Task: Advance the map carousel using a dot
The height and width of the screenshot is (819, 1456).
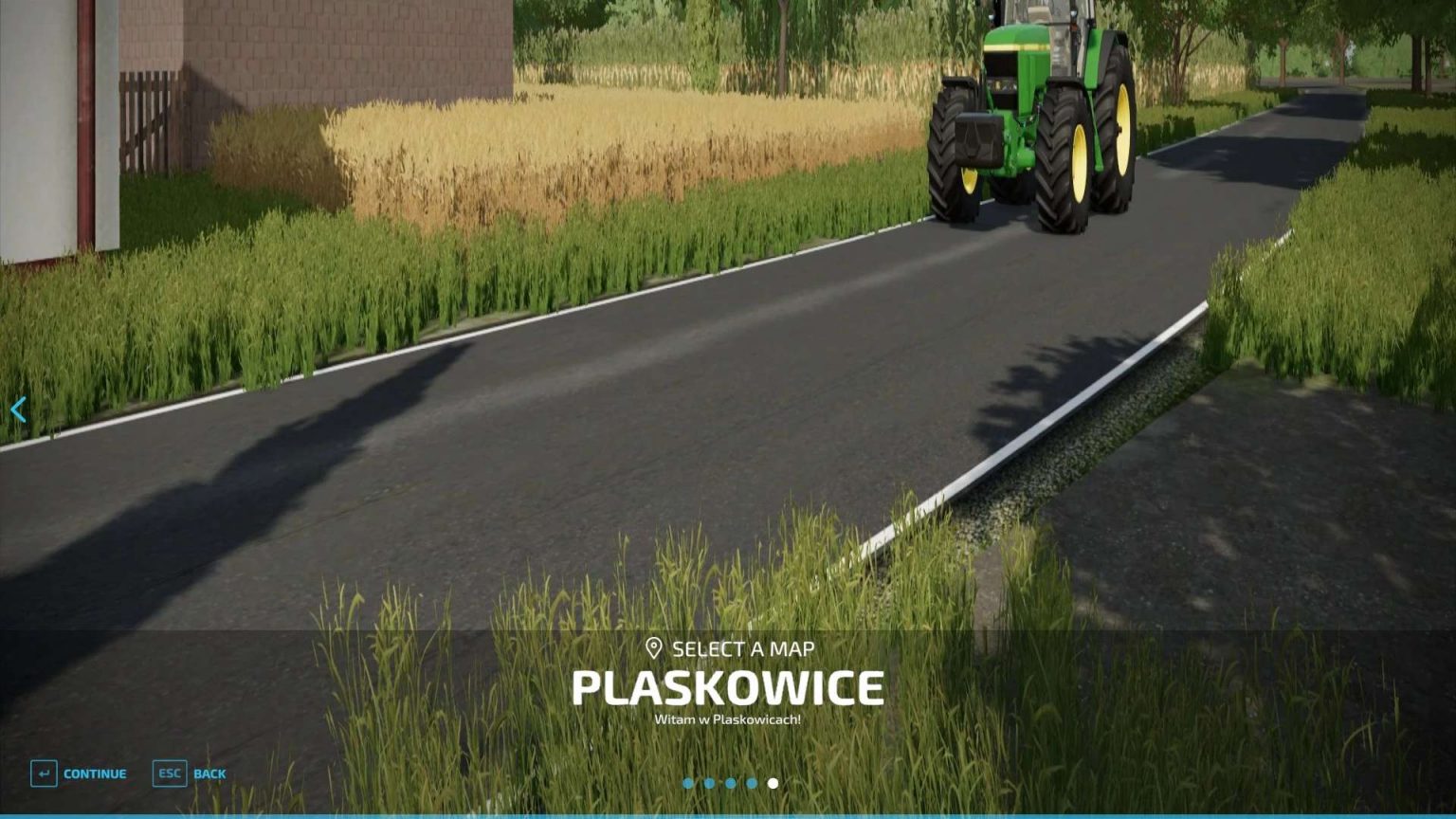Action: point(752,783)
